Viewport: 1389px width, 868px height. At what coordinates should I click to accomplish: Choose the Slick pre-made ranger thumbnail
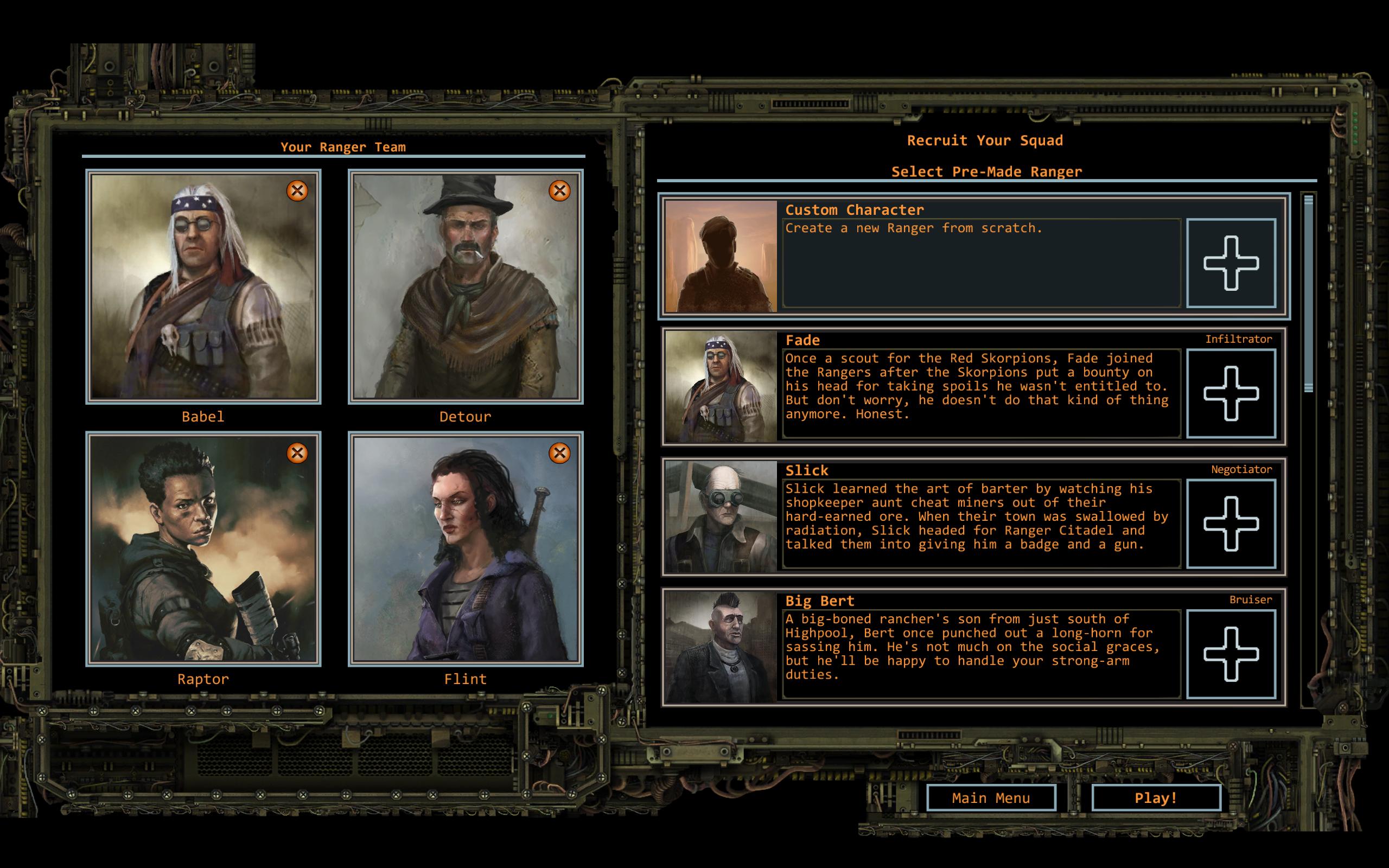click(721, 516)
